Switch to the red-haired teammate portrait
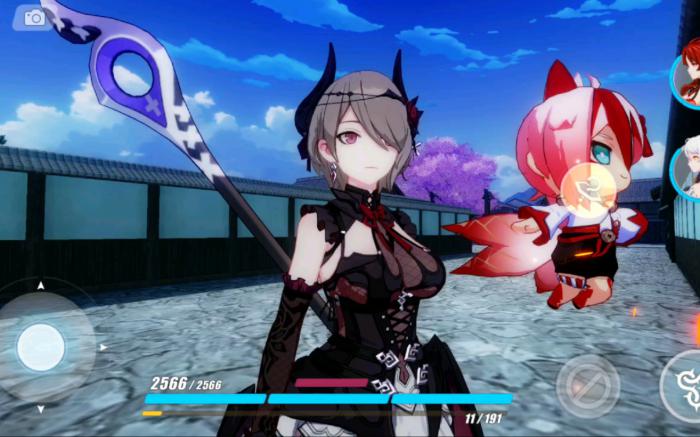This screenshot has height=437, width=700. [688, 80]
